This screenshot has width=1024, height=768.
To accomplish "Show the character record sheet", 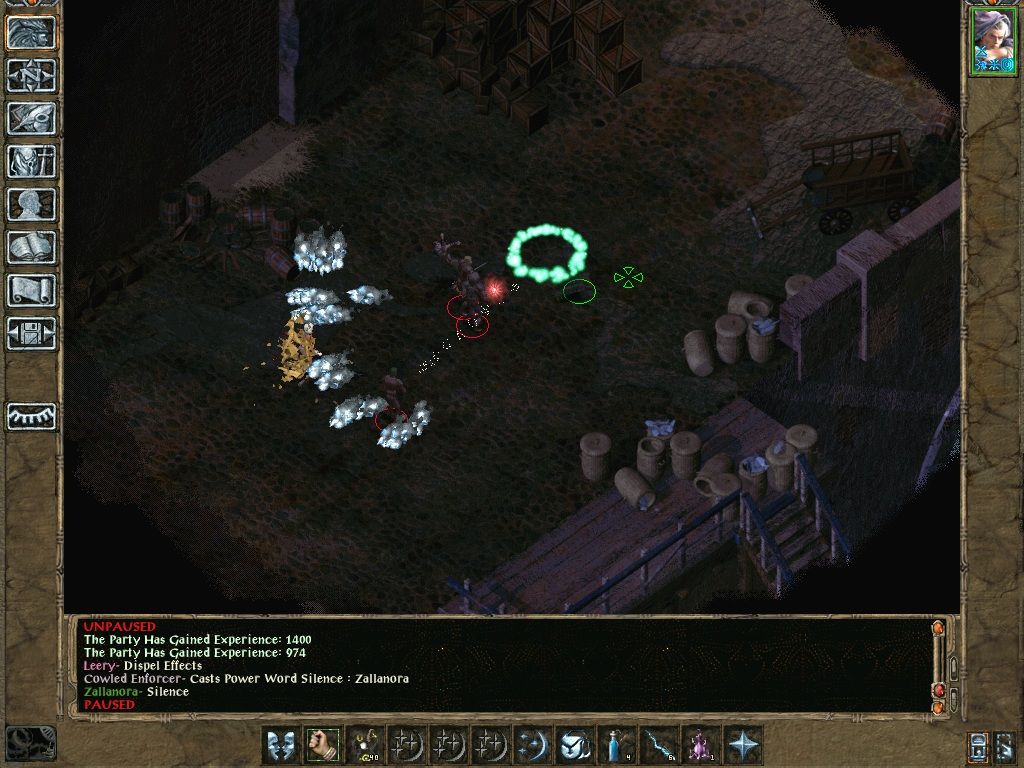I will (31, 204).
